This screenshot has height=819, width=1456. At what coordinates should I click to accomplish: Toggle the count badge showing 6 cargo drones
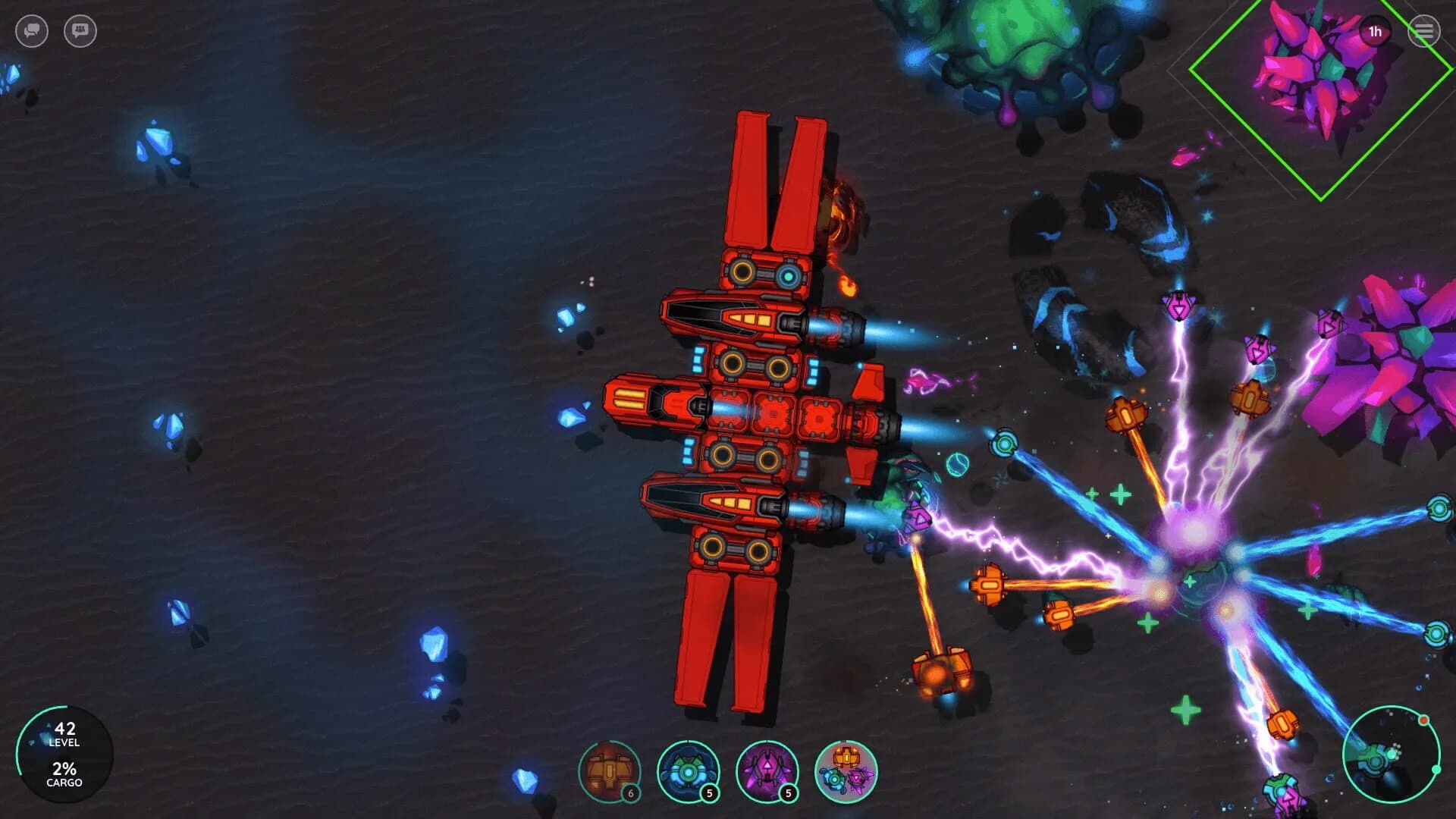[630, 793]
